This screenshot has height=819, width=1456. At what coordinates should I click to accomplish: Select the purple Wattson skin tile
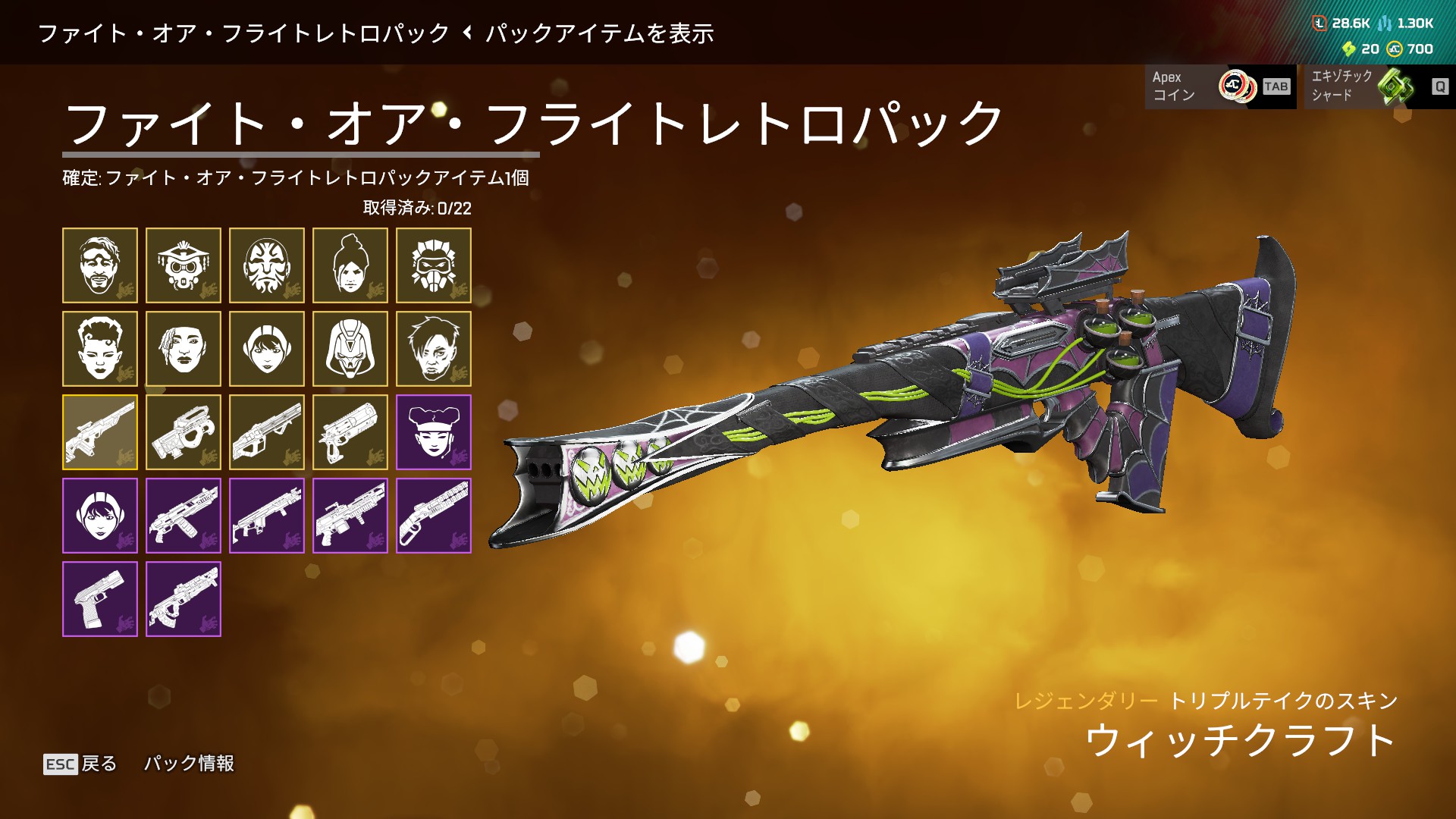point(100,516)
